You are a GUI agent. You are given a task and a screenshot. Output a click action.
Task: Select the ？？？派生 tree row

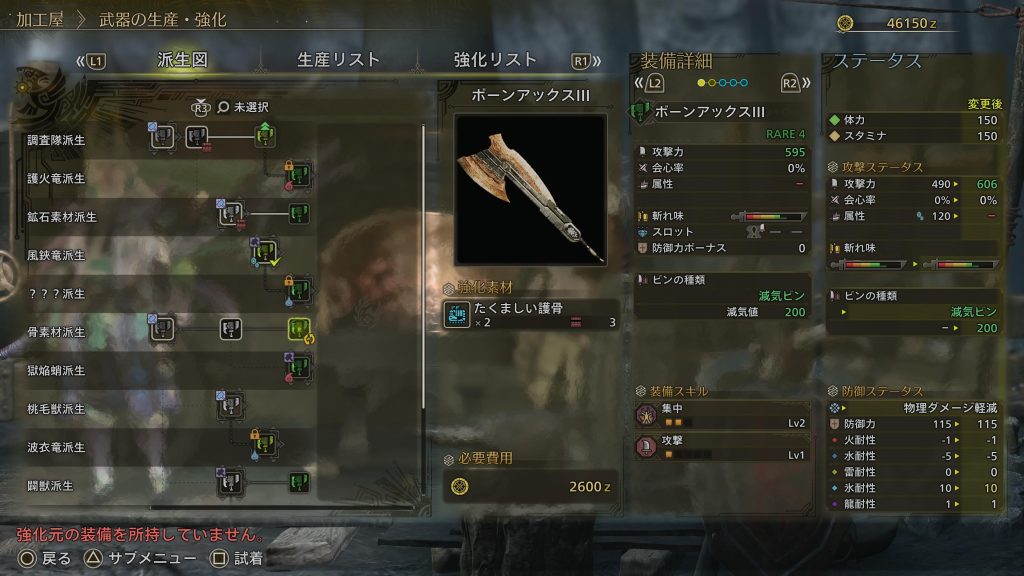(x=59, y=294)
